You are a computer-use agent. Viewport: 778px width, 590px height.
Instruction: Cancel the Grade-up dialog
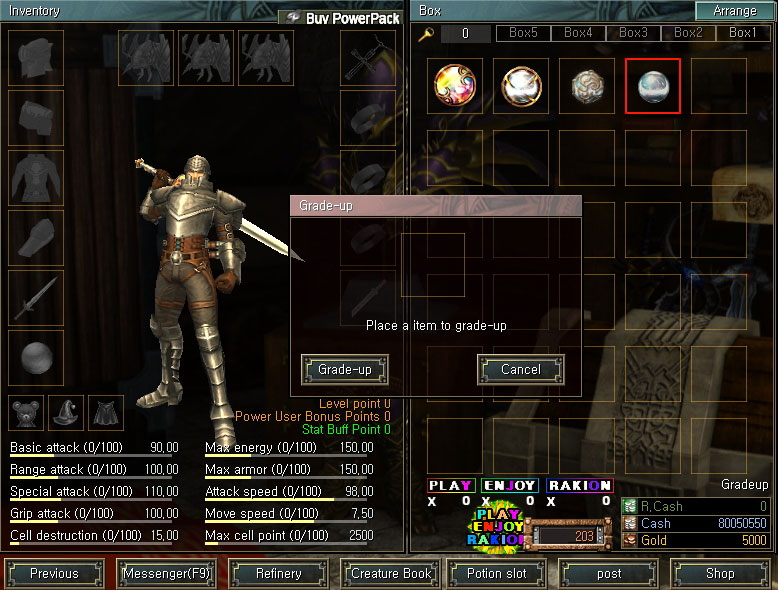click(x=520, y=370)
